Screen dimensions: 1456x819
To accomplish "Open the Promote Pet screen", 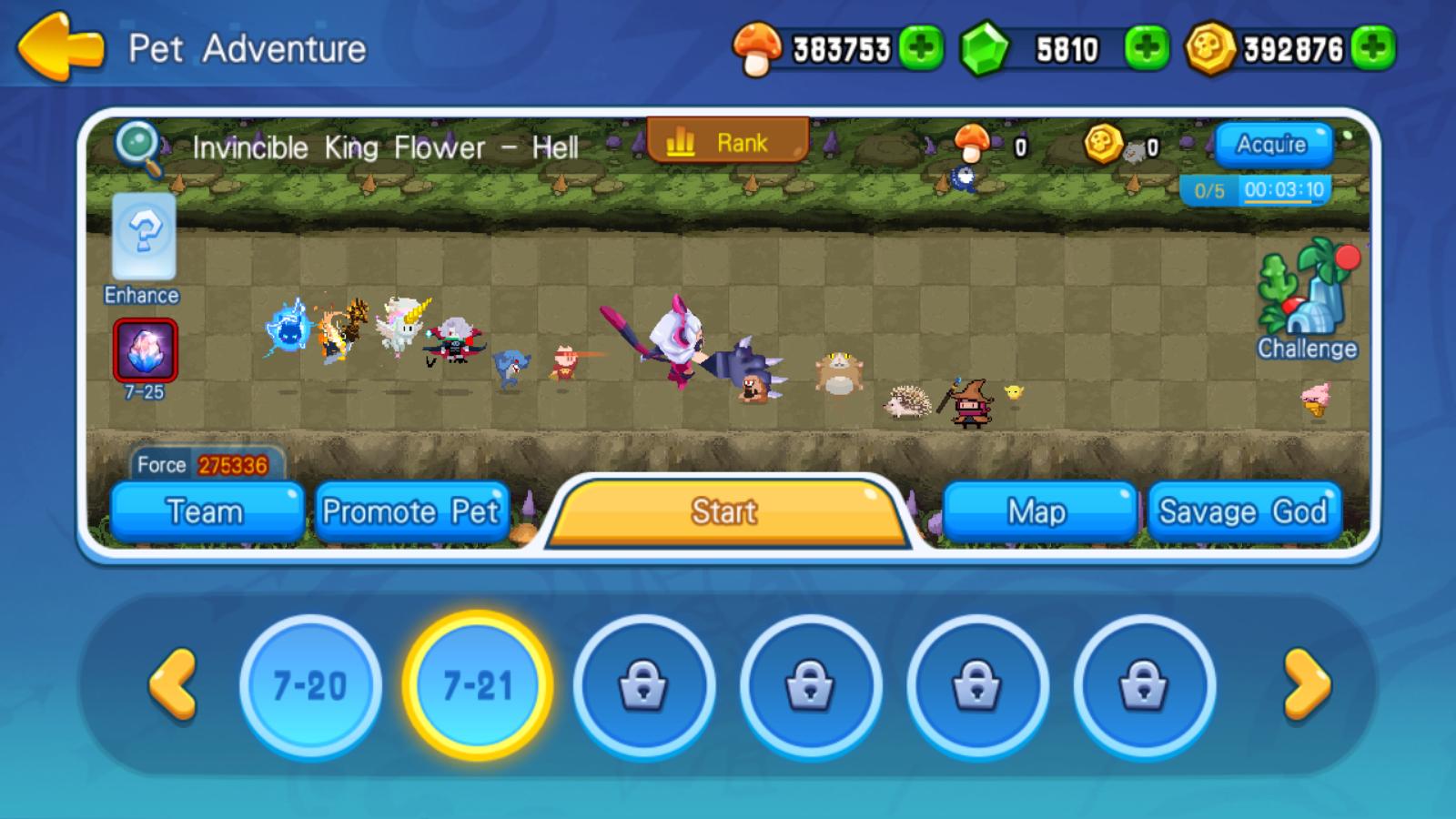I will [x=412, y=511].
